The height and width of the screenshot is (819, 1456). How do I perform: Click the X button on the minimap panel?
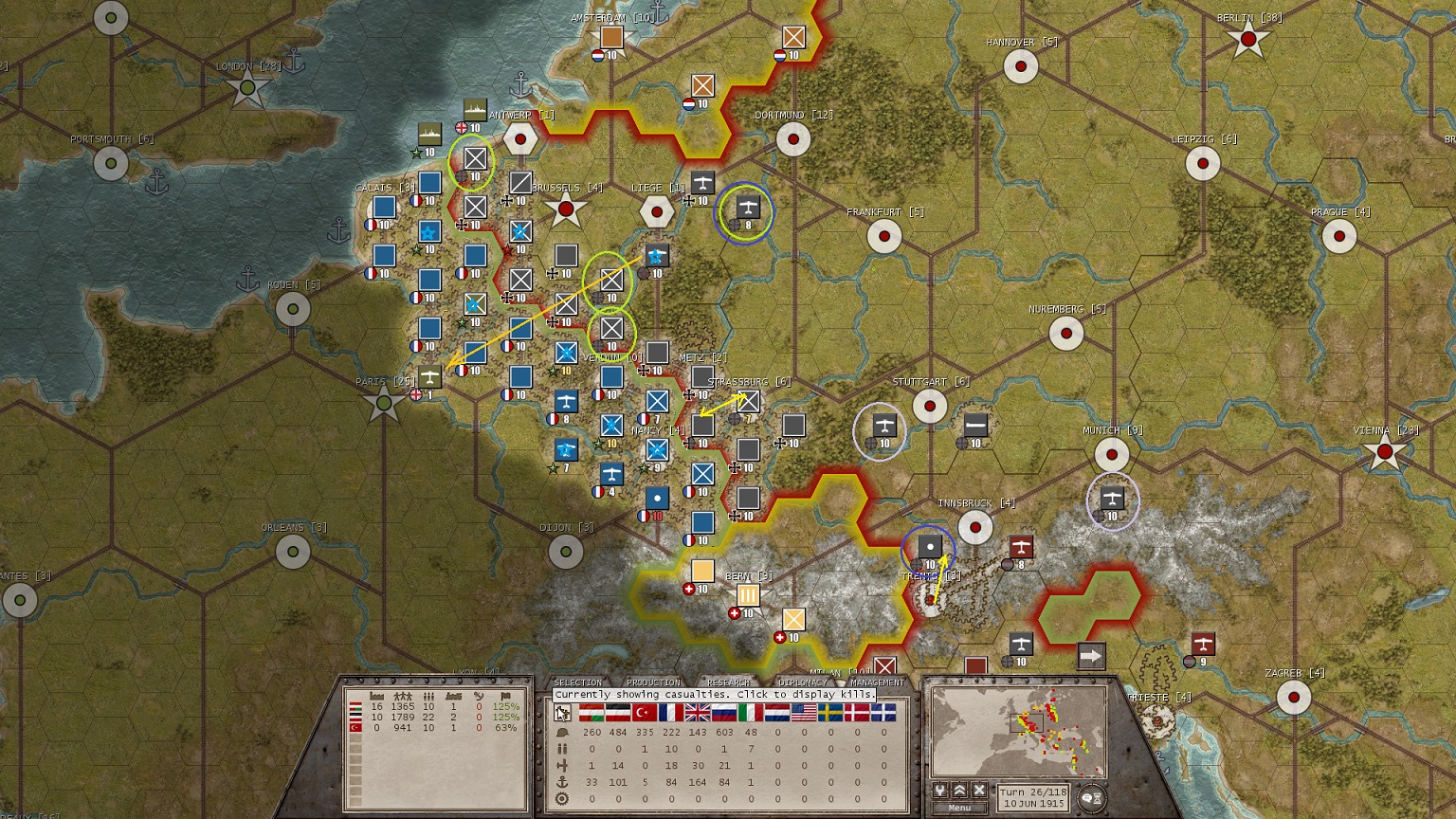[x=978, y=790]
